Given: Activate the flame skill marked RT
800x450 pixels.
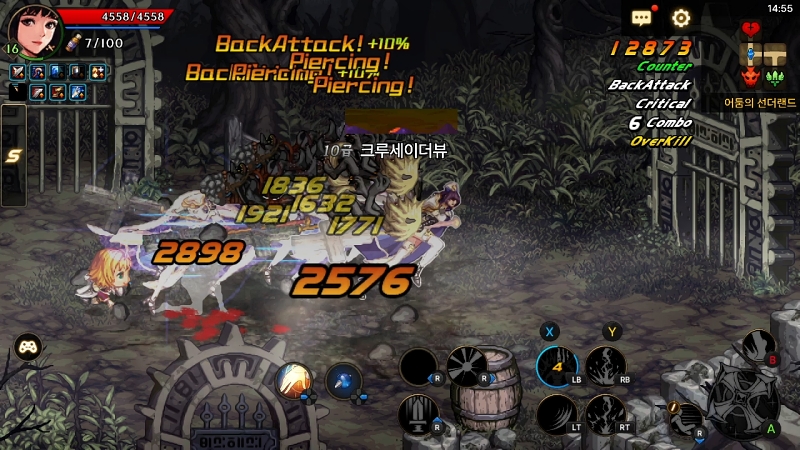Looking at the screenshot, I should pyautogui.click(x=605, y=414).
